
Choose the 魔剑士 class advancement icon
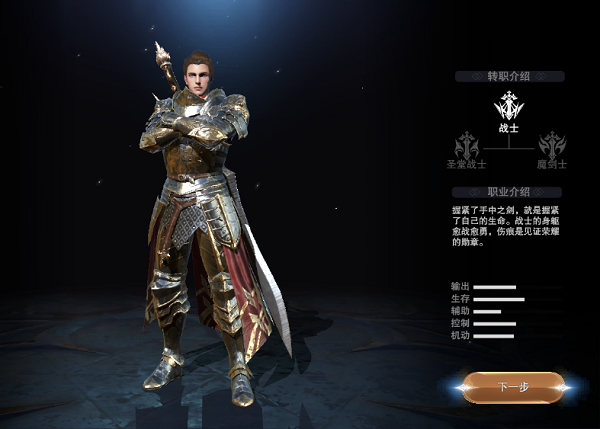[x=552, y=145]
